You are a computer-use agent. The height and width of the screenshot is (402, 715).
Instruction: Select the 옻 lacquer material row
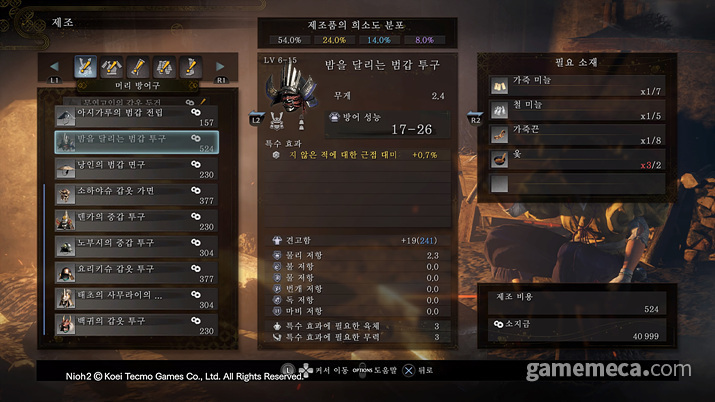pos(568,159)
